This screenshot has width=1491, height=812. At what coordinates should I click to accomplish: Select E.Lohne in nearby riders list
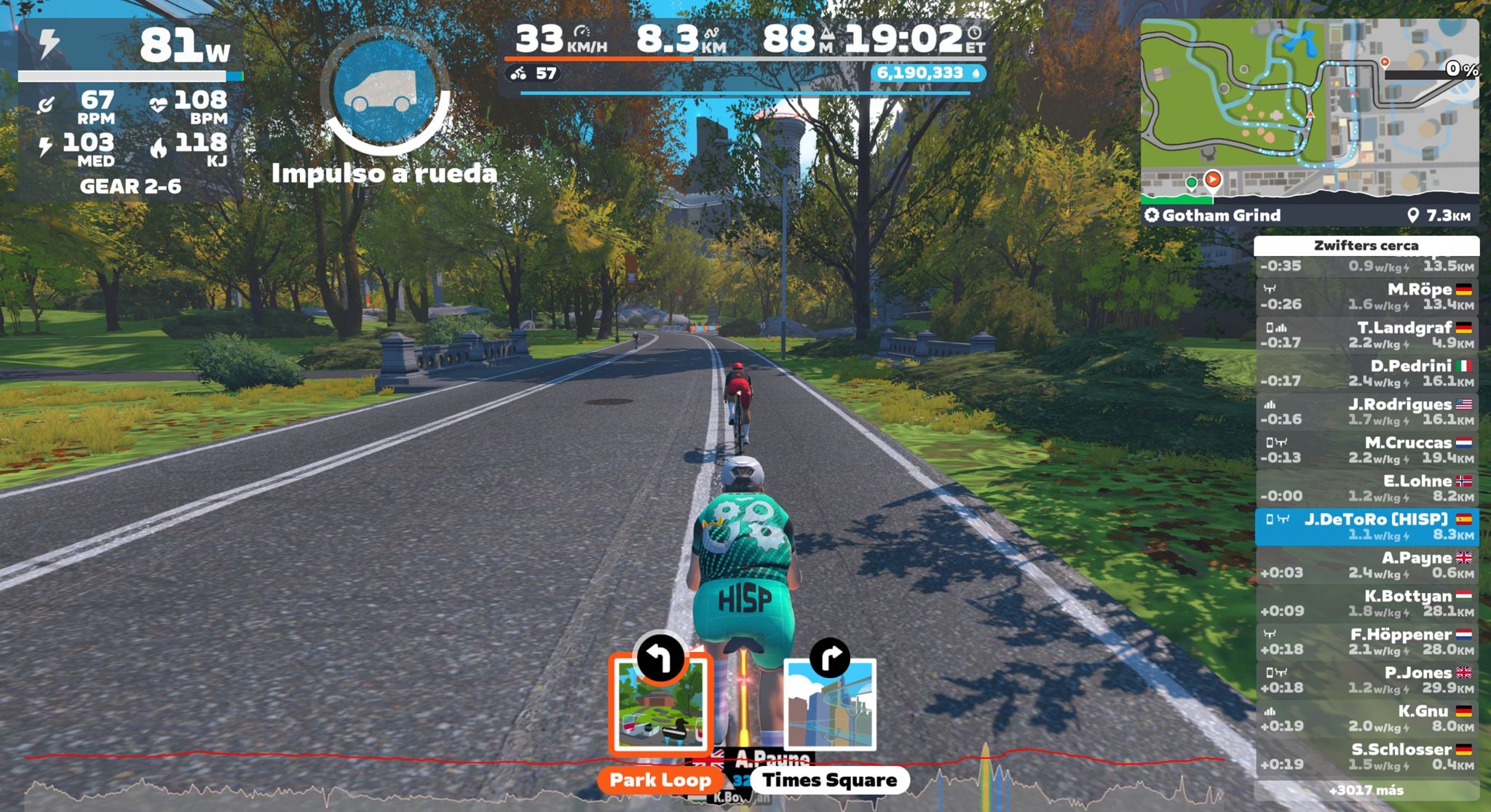tap(1367, 488)
